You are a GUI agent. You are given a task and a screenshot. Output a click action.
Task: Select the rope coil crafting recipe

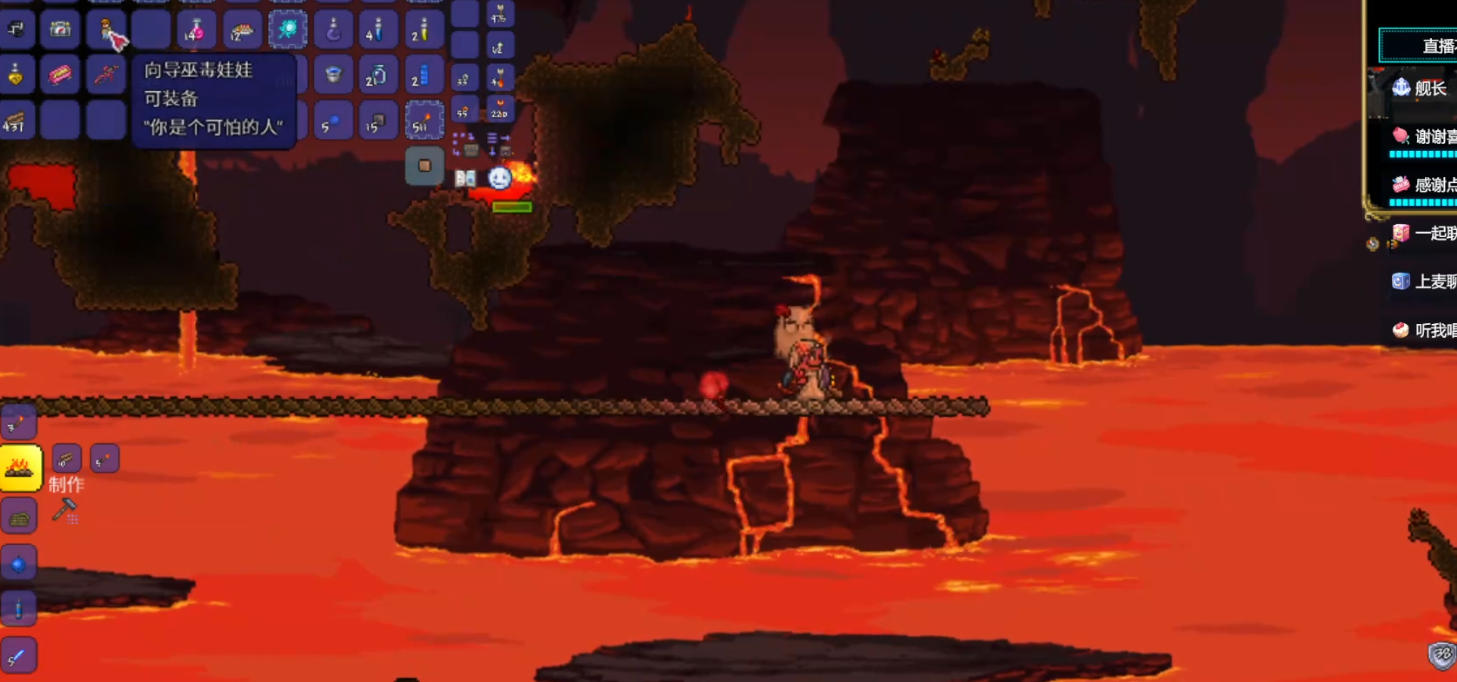19,516
